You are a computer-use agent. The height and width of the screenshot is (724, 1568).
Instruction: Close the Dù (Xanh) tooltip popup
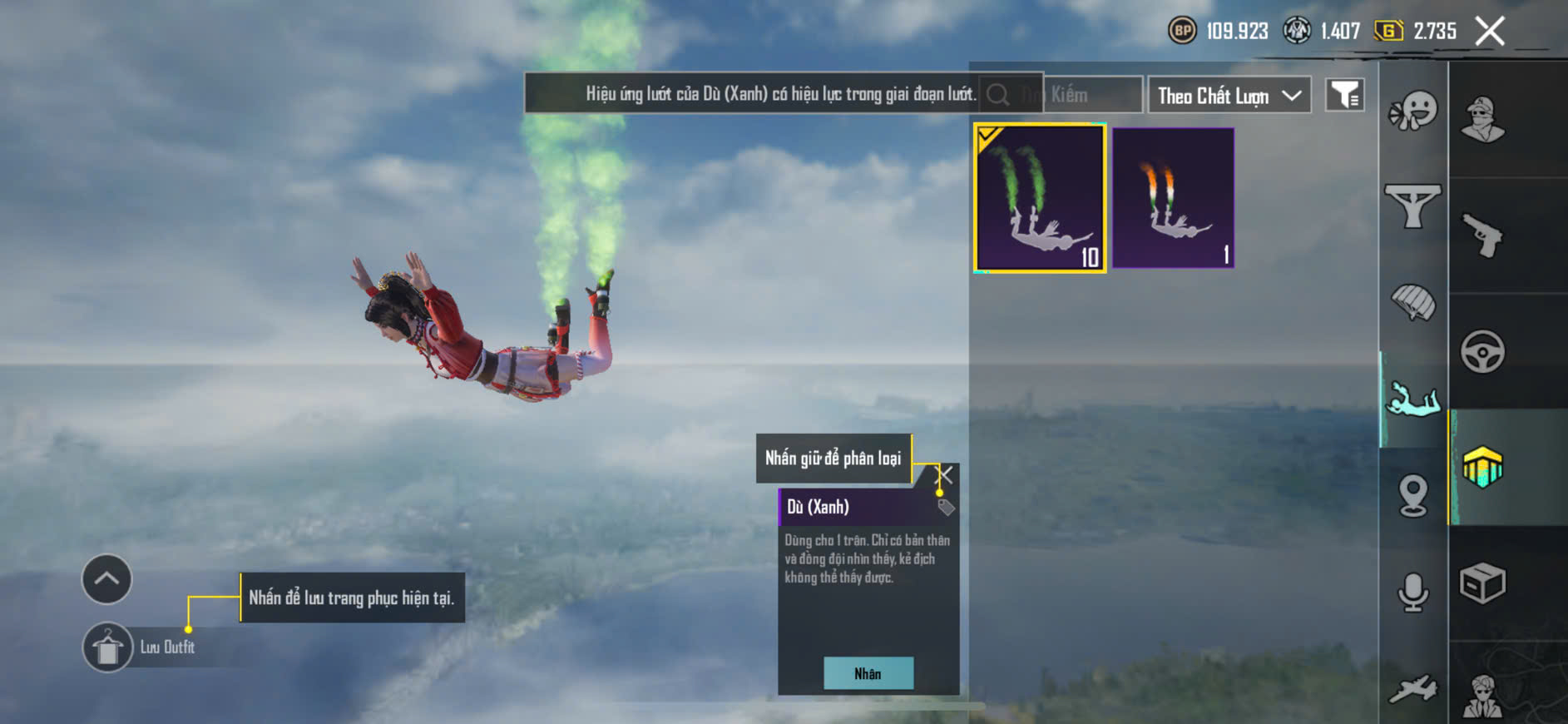click(945, 475)
